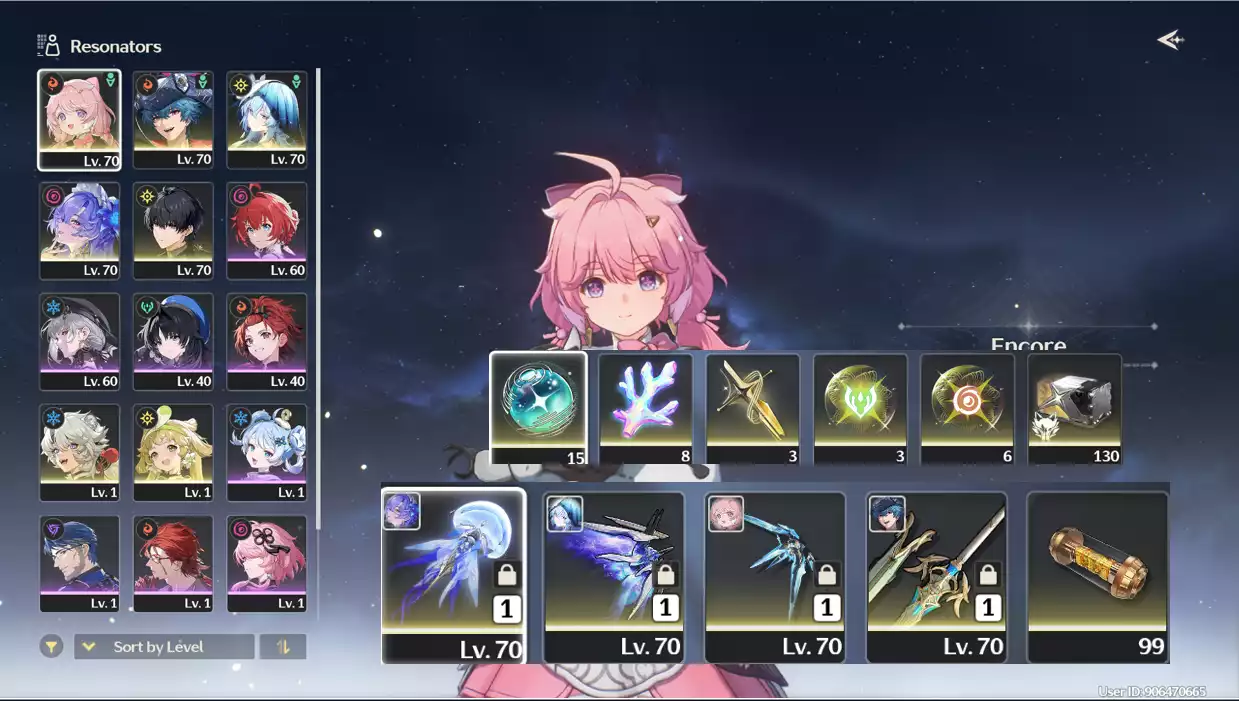Screen dimensions: 1239x701
Task: Choose the blonde resonator at Lv. 1
Action: coord(173,452)
